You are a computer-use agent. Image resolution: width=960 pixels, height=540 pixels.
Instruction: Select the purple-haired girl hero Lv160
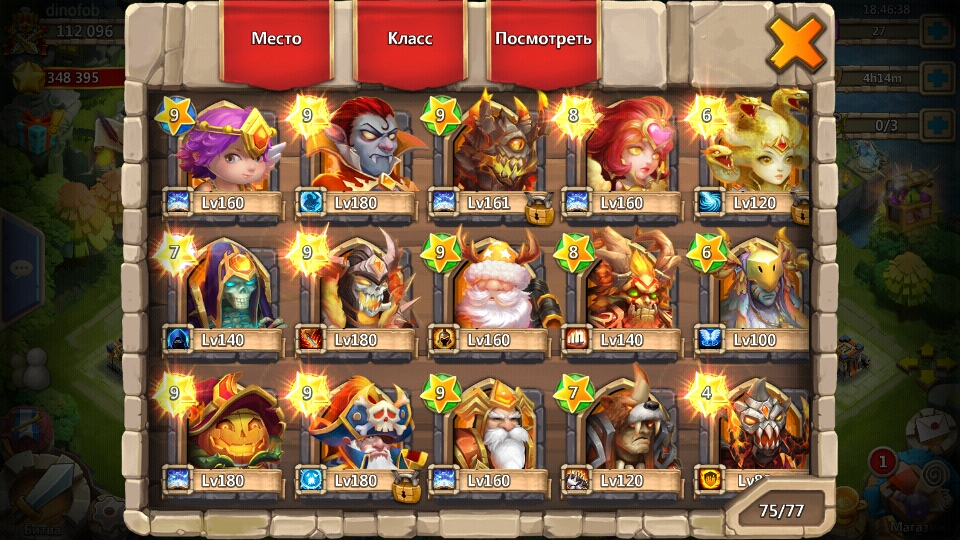point(227,150)
